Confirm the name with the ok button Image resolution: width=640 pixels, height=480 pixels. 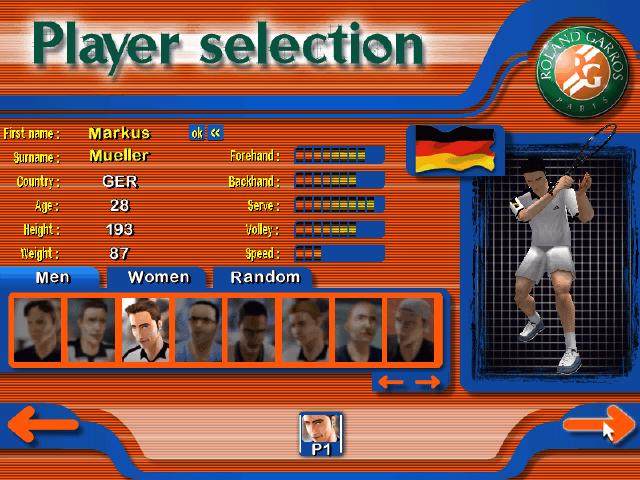pos(197,133)
